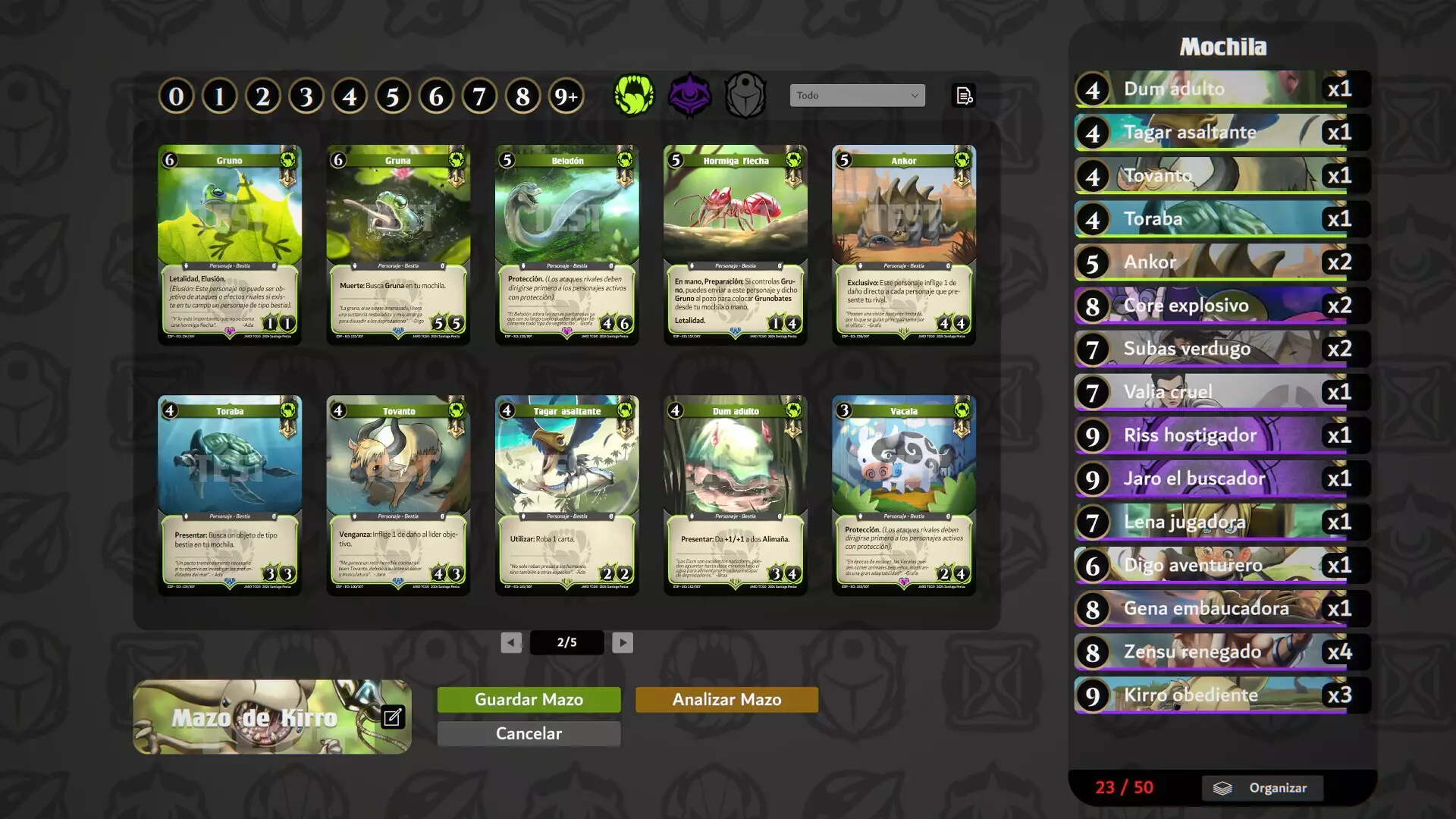Select the Mochila panel title
The width and height of the screenshot is (1456, 819).
[x=1222, y=46]
